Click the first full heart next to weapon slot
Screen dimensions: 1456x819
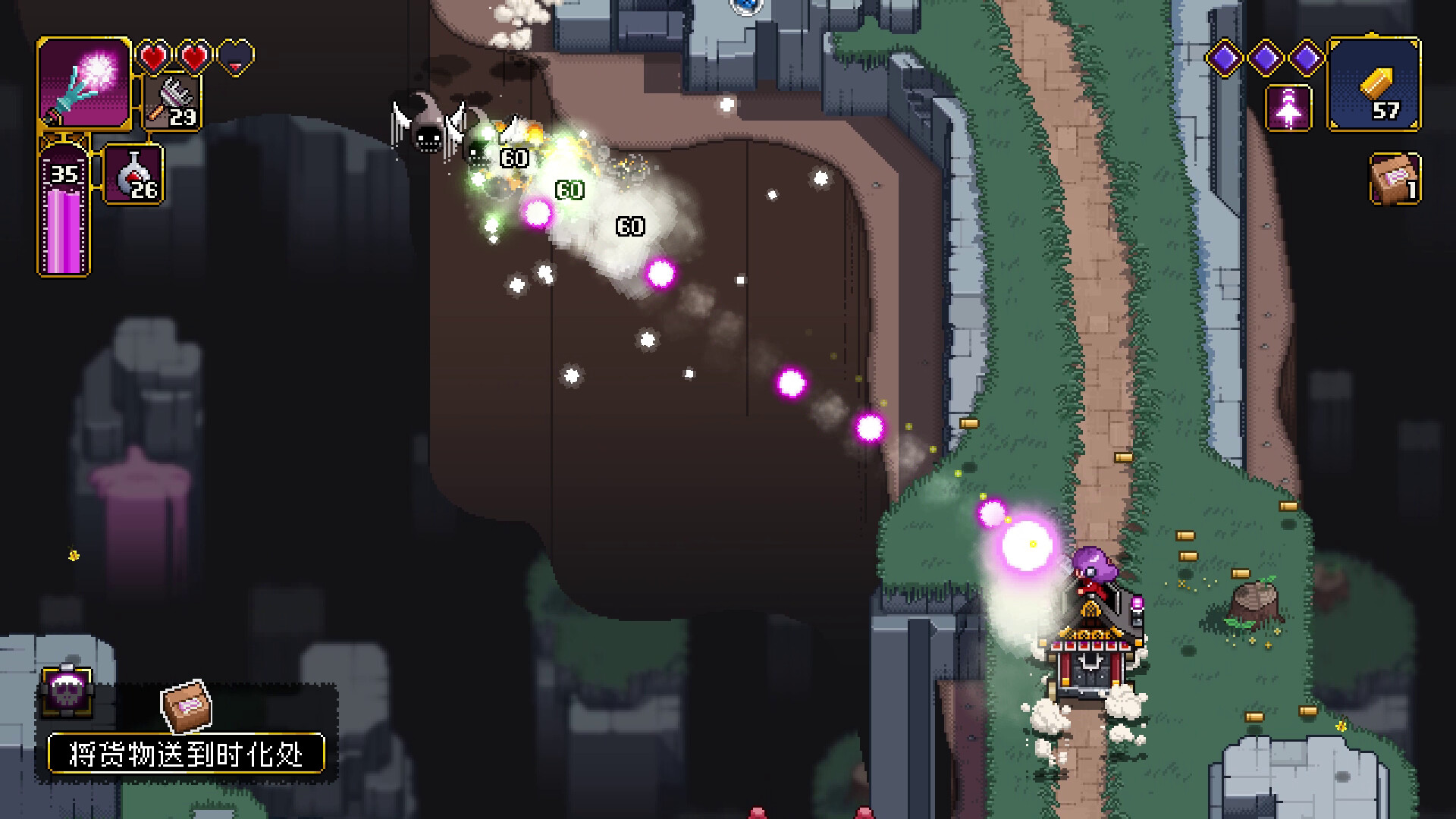154,55
